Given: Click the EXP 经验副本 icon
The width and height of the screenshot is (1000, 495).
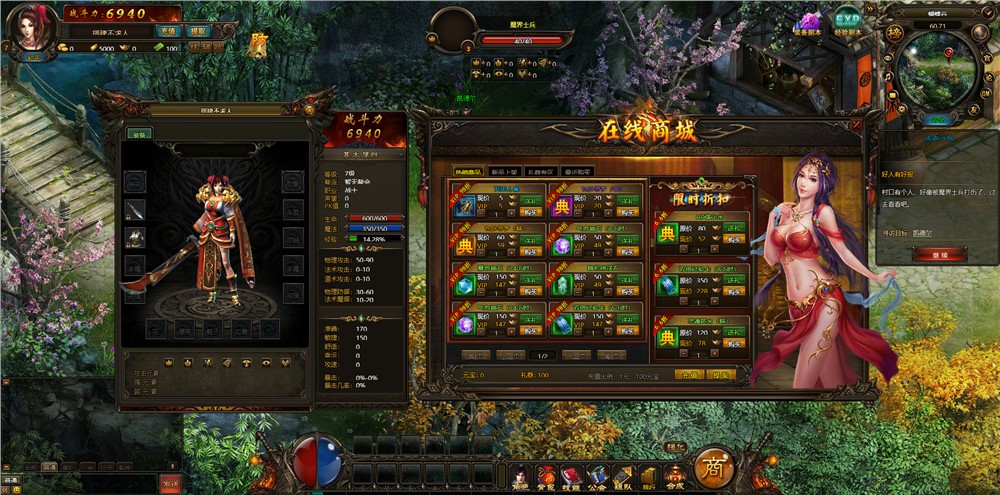Looking at the screenshot, I should [848, 20].
